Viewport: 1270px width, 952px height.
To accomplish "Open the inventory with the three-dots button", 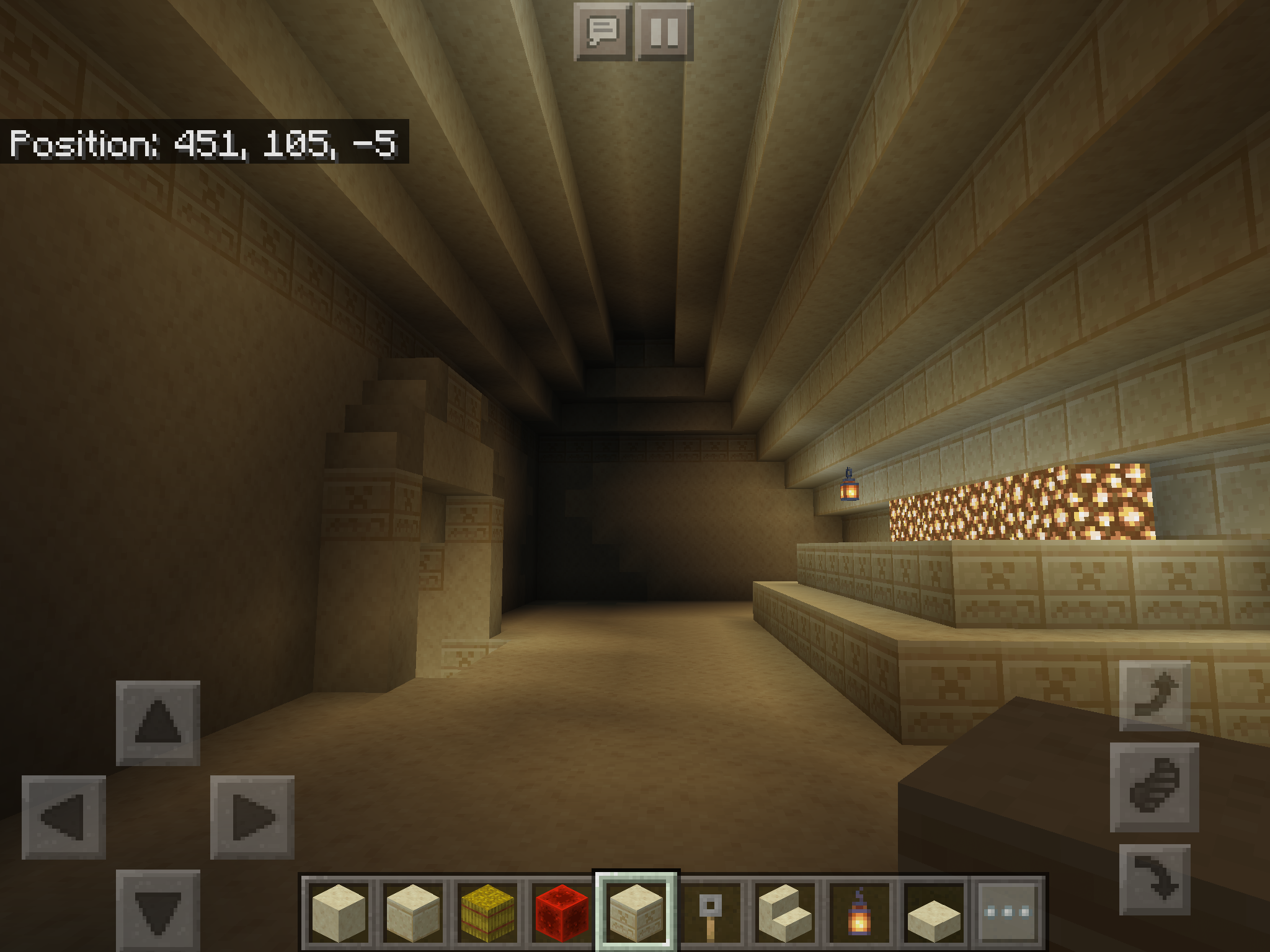I will click(1008, 912).
